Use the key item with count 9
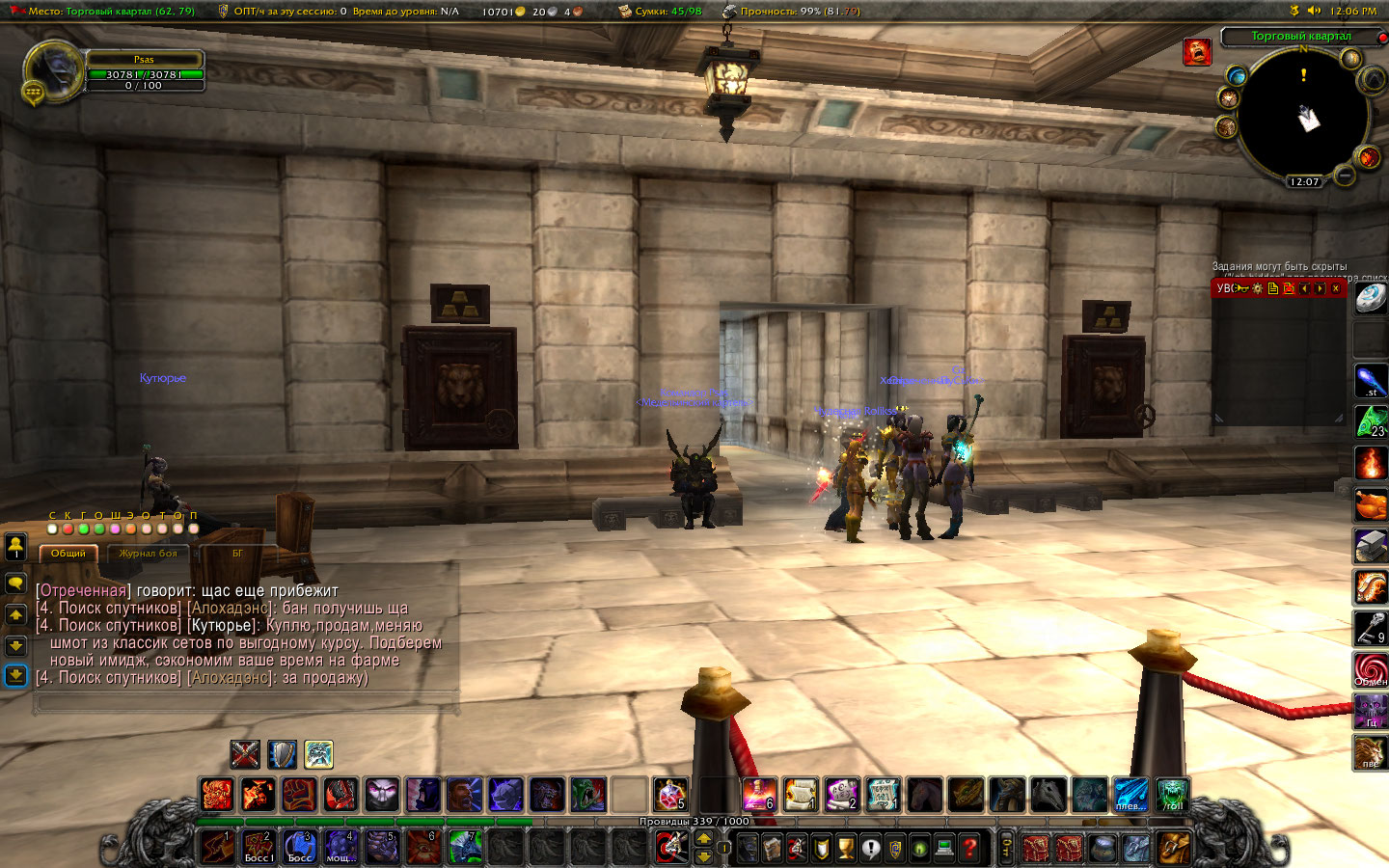 tap(1370, 627)
